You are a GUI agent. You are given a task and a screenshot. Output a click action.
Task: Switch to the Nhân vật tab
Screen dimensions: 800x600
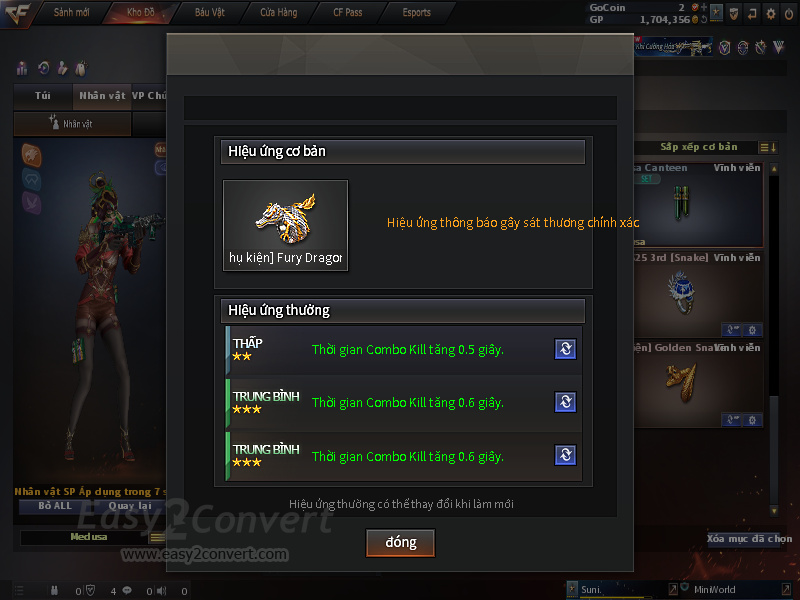[x=102, y=96]
